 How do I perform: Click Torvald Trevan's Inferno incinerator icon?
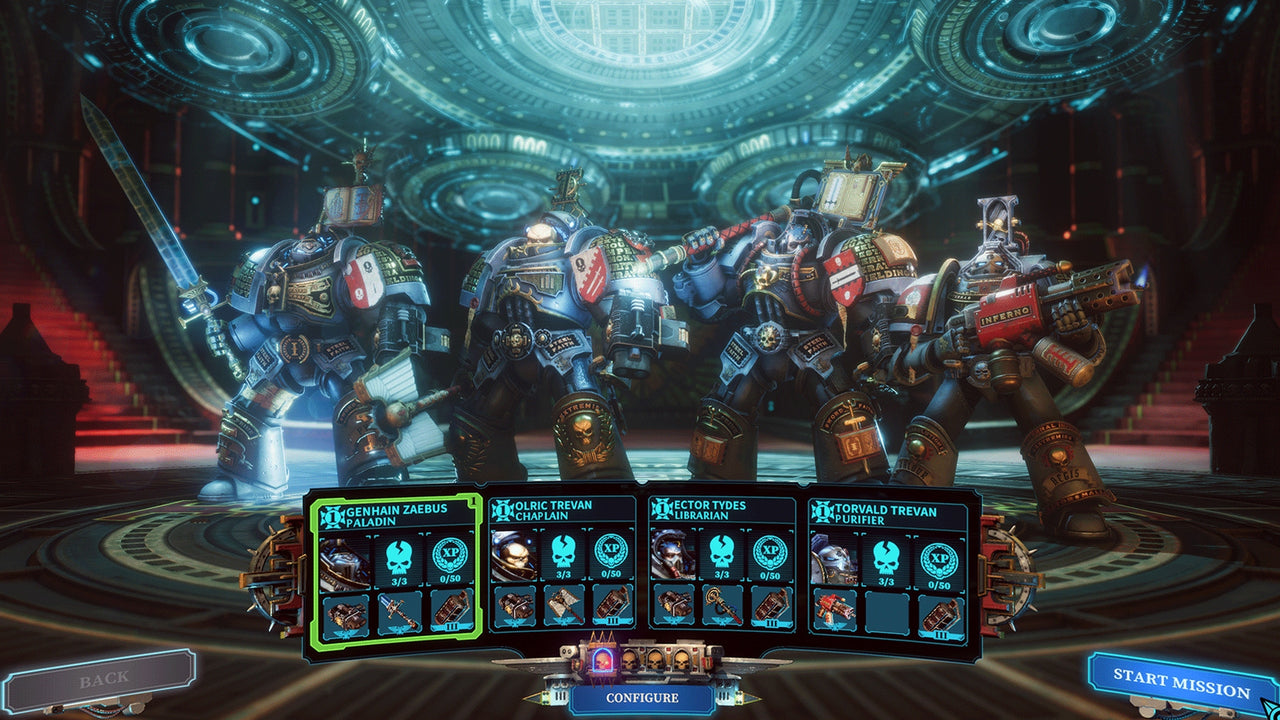click(833, 609)
